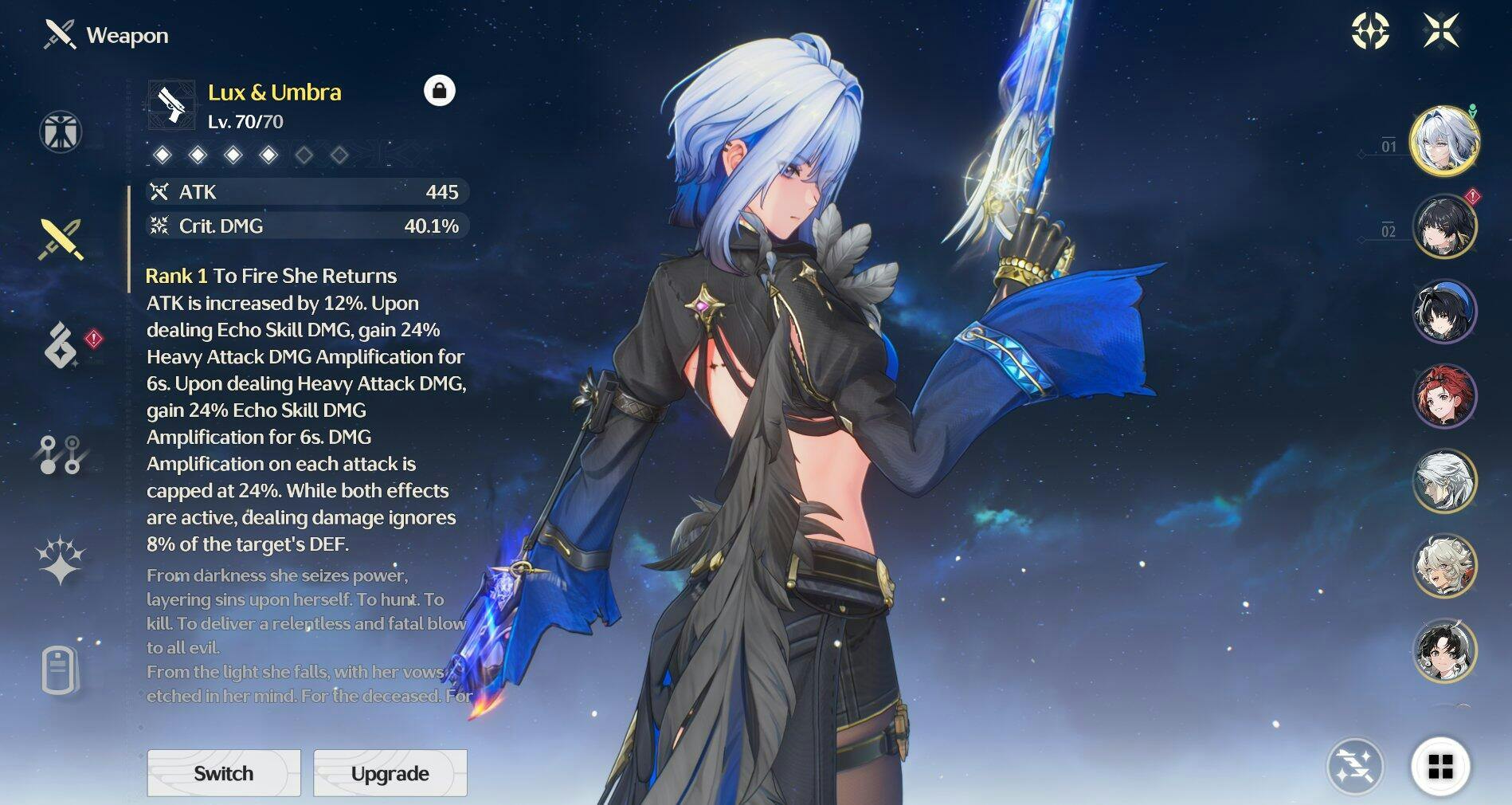1512x805 pixels.
Task: Pick the silver-haired character shown in profile
Action: pyautogui.click(x=1443, y=481)
